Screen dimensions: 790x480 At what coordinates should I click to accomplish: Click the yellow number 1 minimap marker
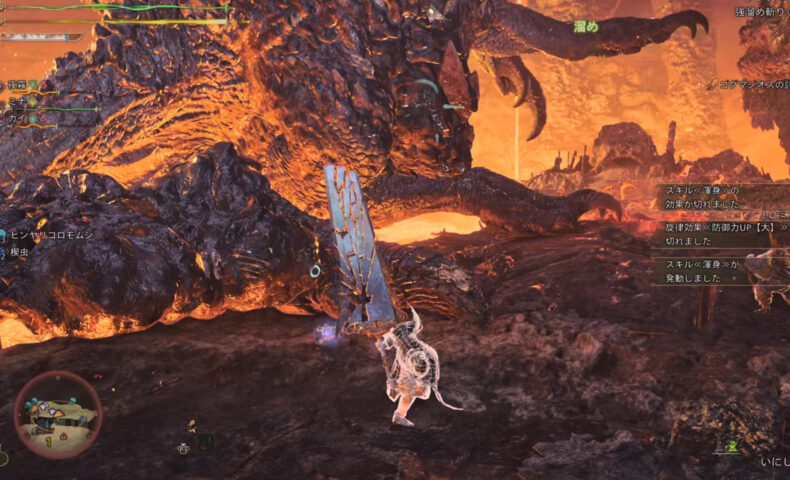(47, 439)
